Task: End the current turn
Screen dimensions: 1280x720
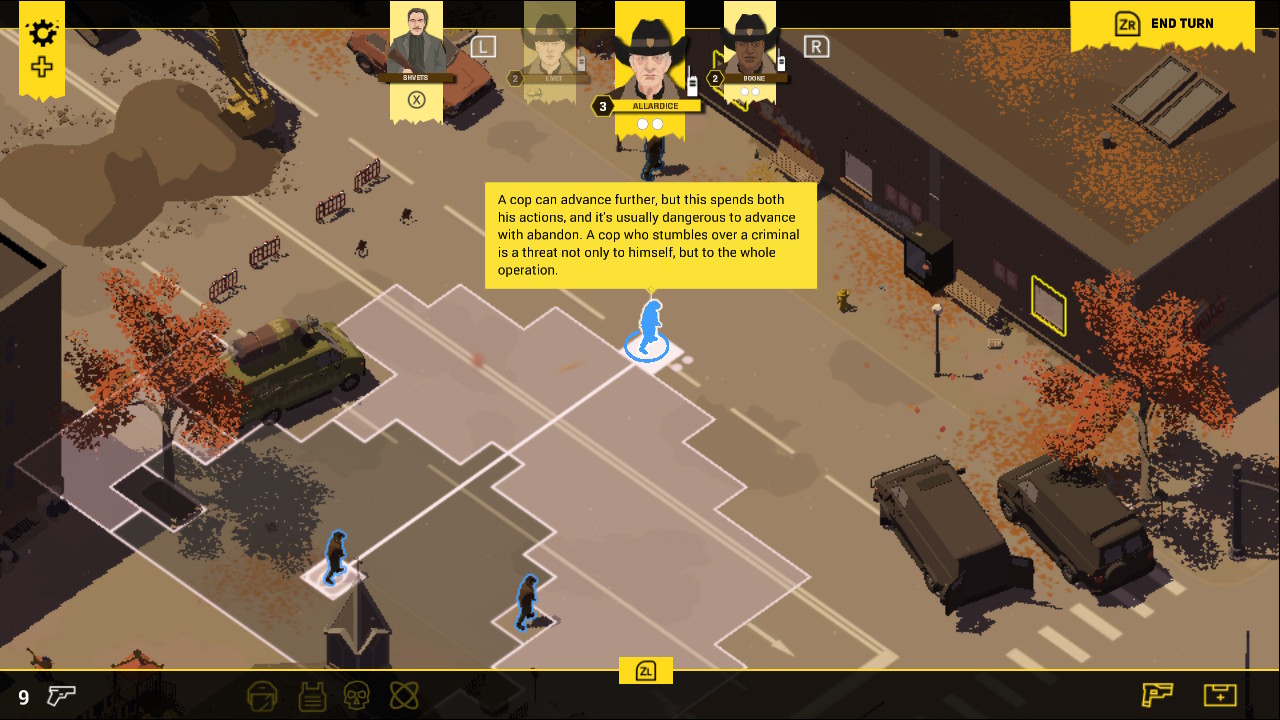Action: tap(1164, 24)
